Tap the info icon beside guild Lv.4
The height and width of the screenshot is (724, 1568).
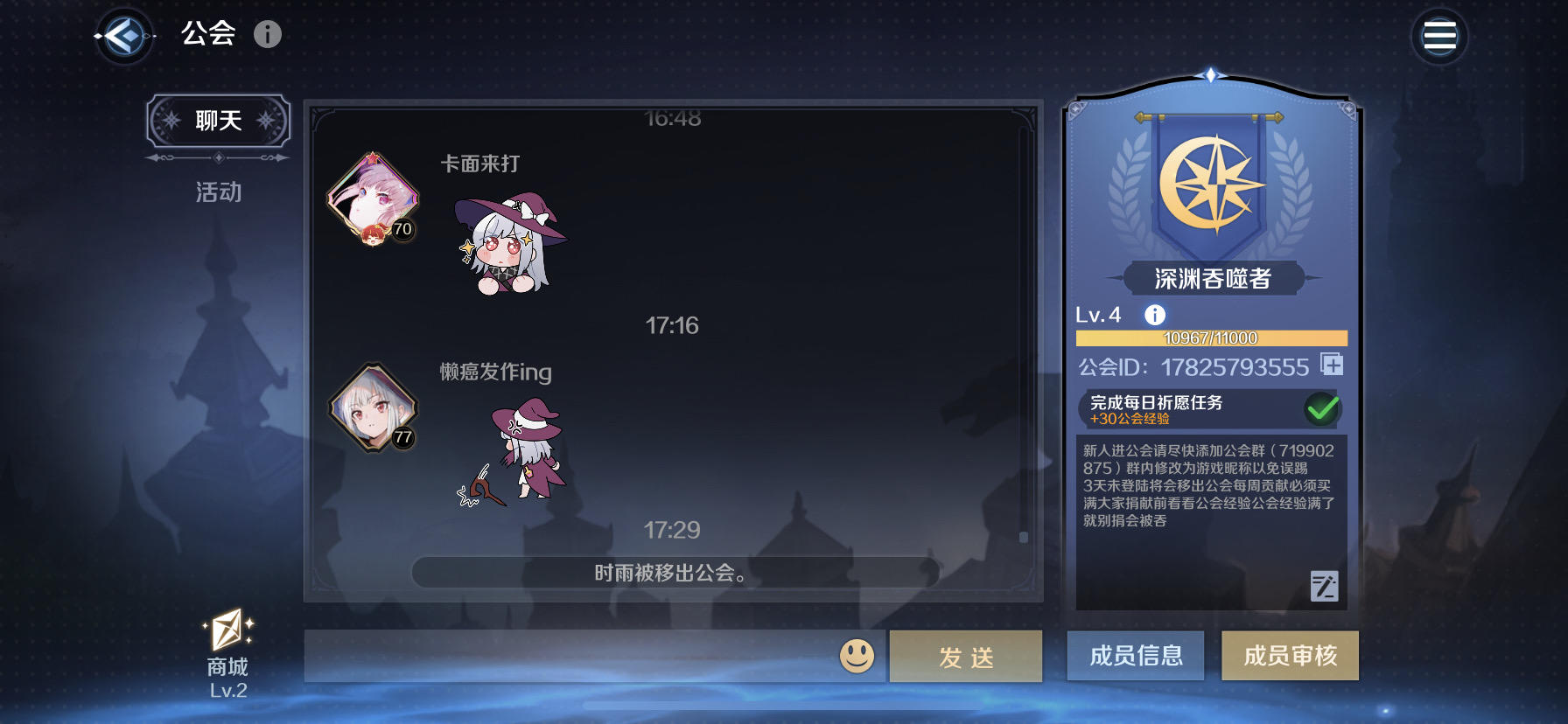tap(1152, 314)
